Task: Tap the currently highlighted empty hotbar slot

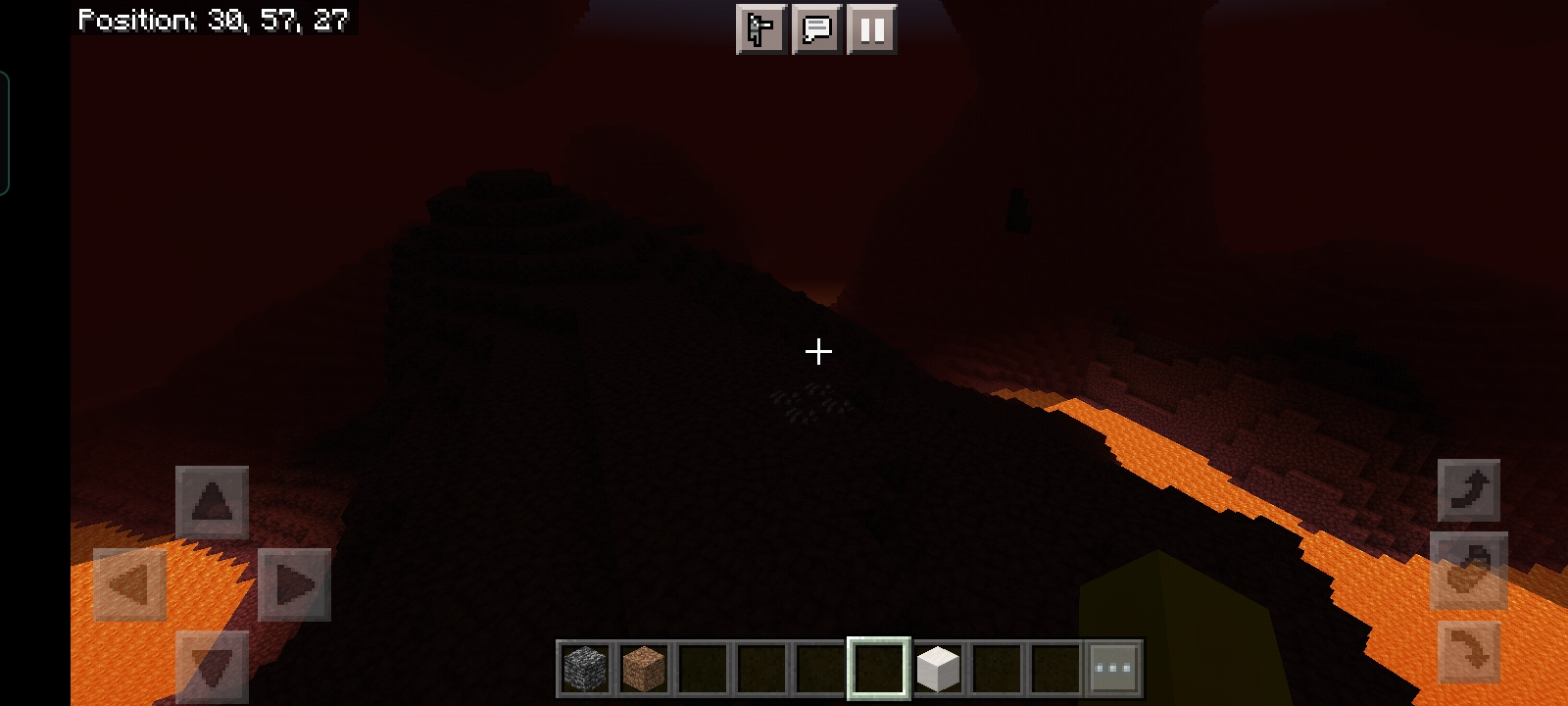Action: (877, 668)
